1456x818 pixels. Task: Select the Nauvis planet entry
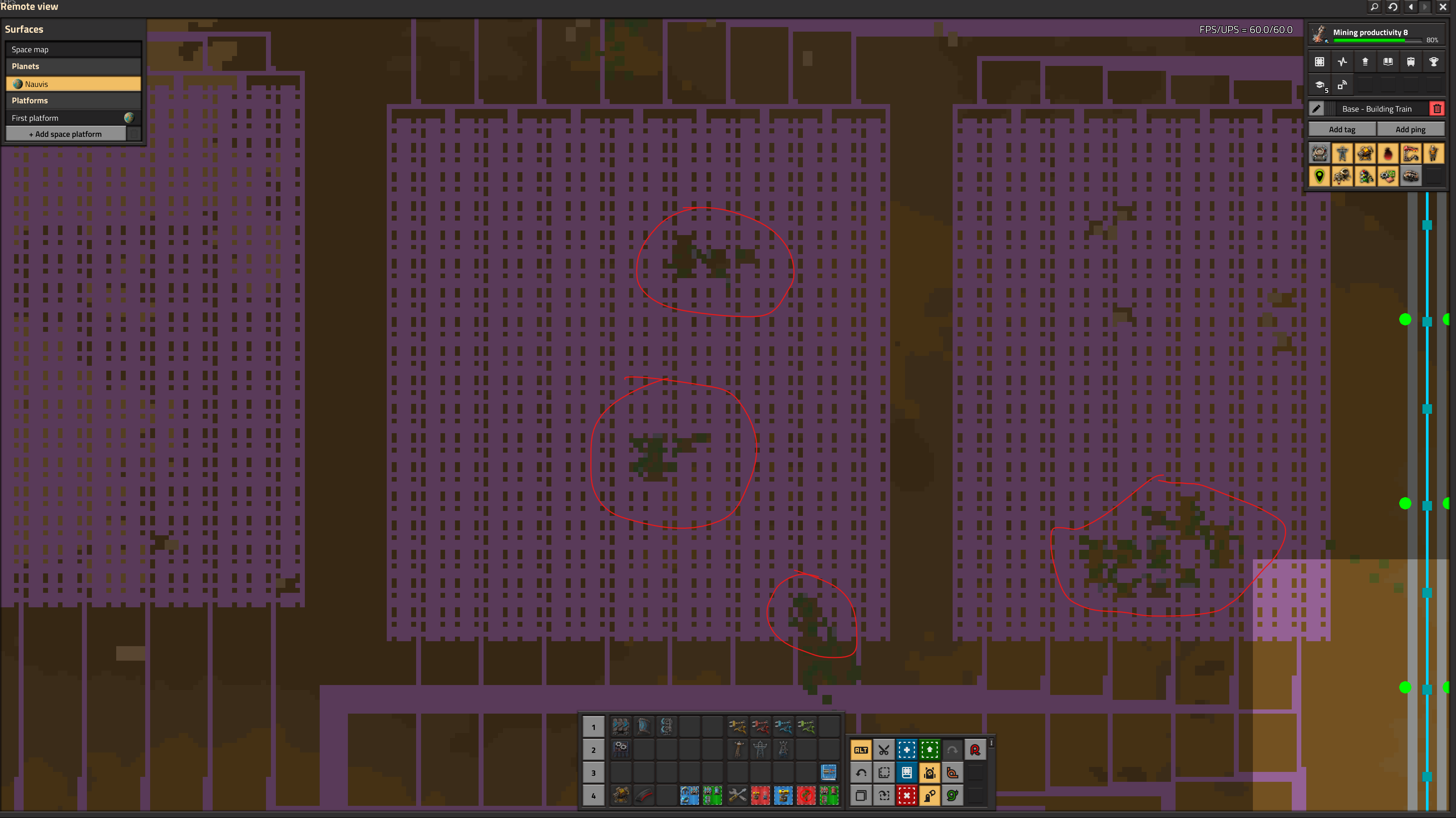pos(73,84)
